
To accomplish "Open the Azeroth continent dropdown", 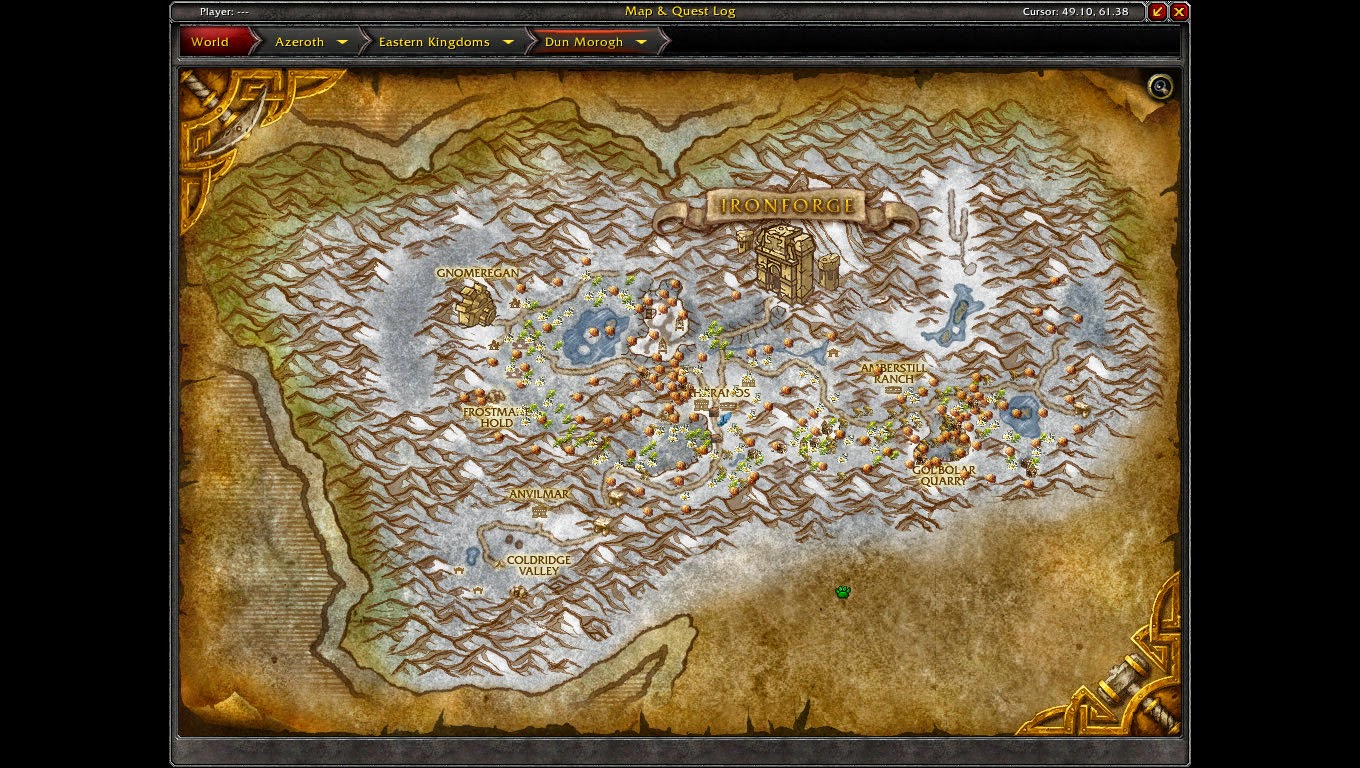I will (341, 42).
